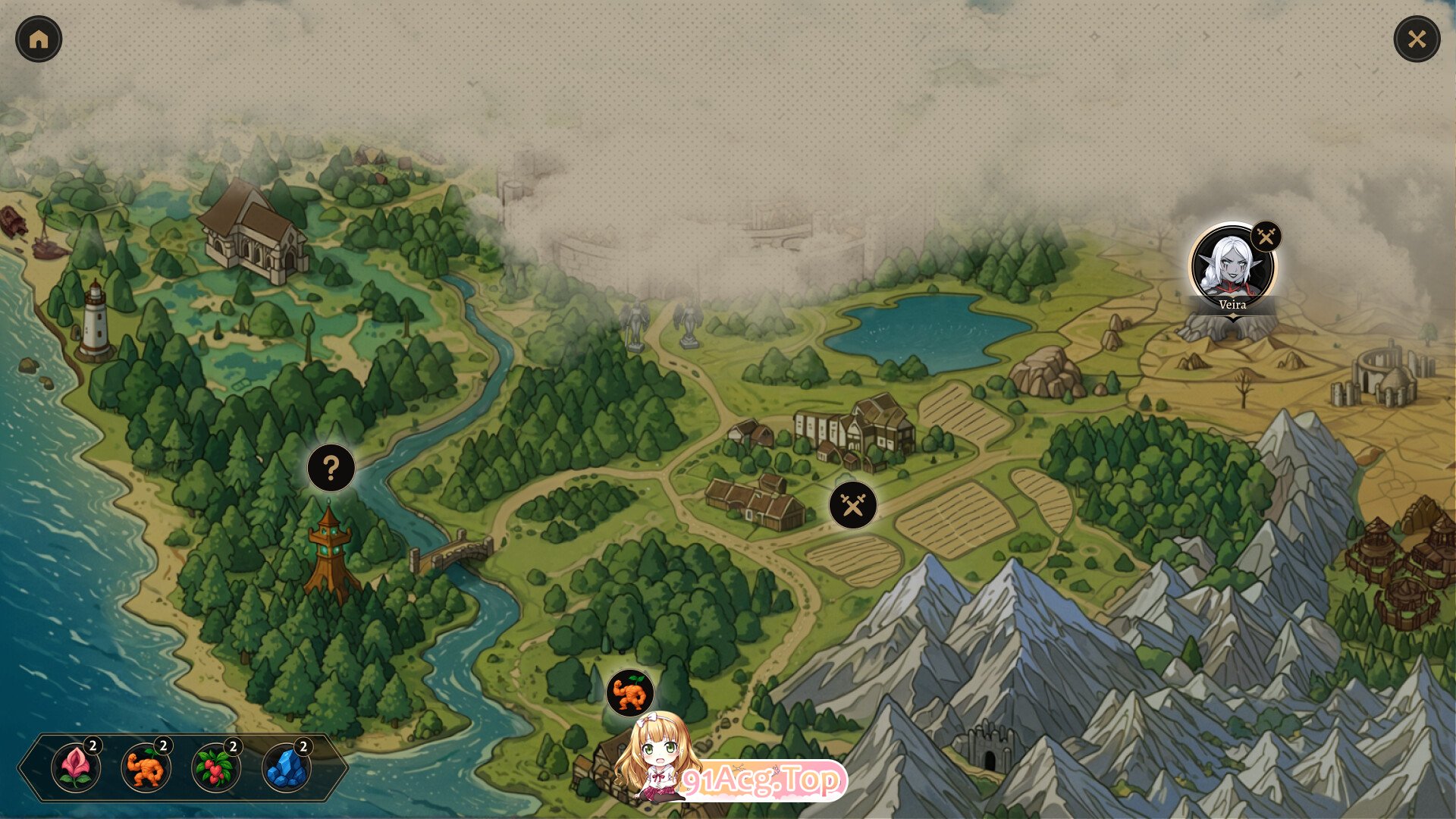1456x819 pixels.
Task: Select the blue crystal resource
Action: 287,767
